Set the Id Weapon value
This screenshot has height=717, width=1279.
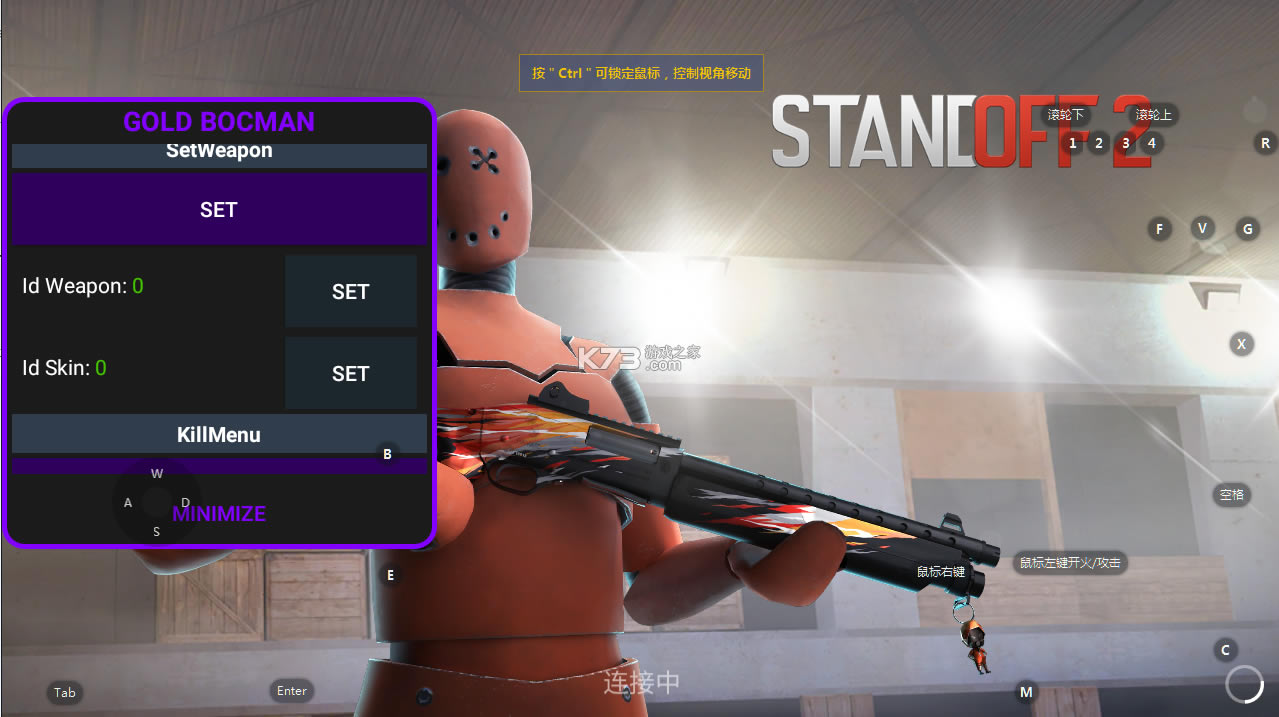tap(350, 291)
